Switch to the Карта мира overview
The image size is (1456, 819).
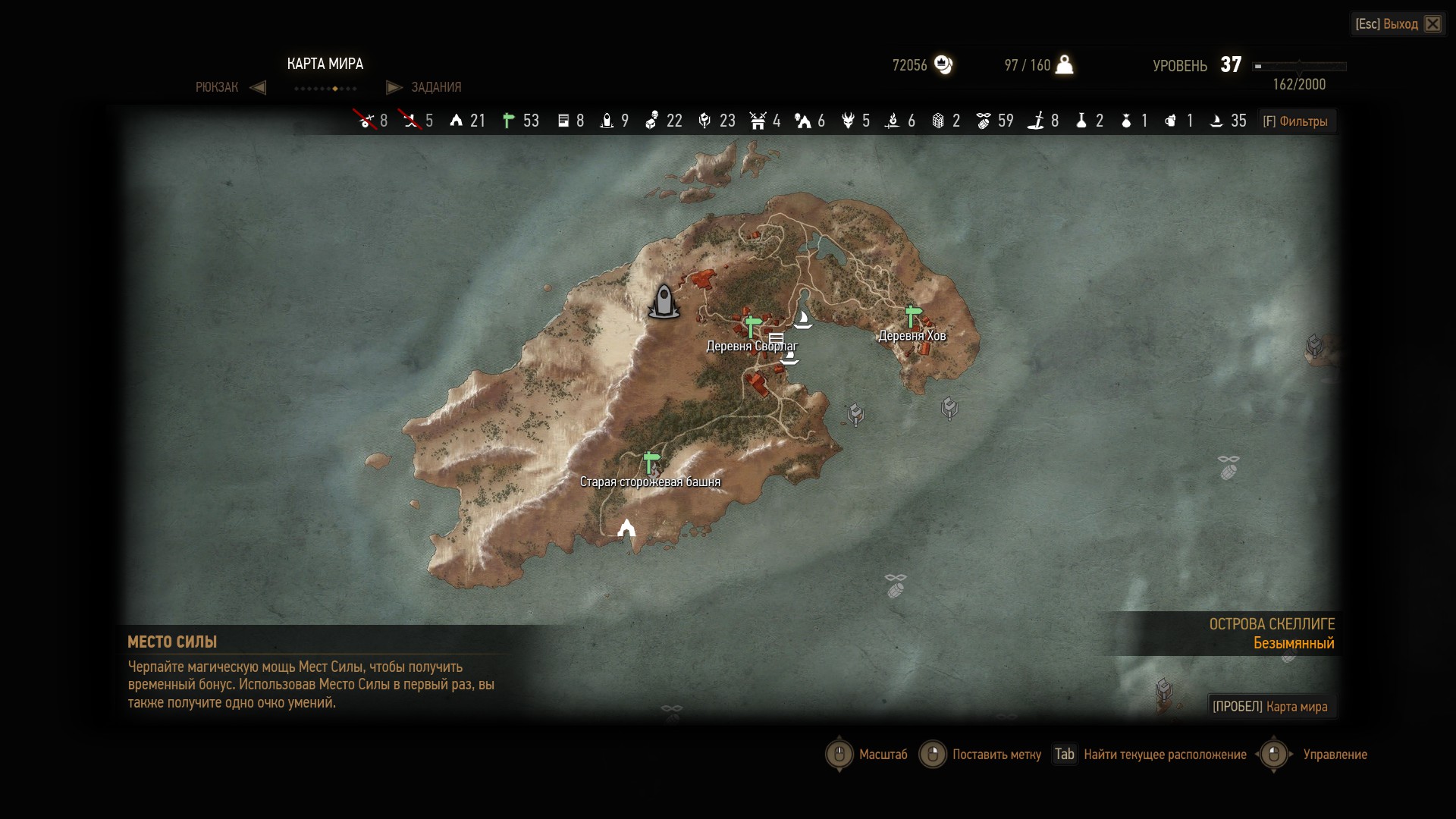click(1271, 707)
